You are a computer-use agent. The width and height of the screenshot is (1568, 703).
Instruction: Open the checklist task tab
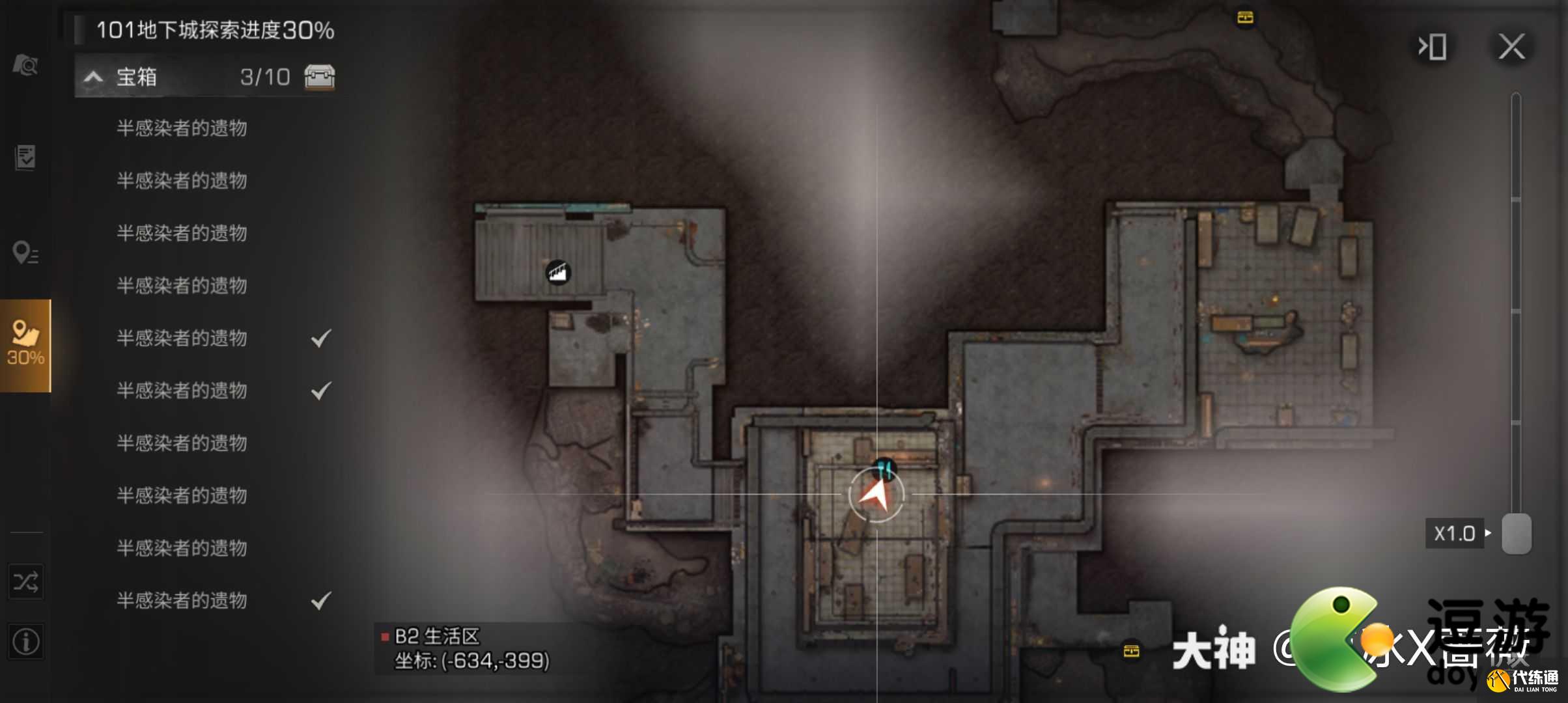click(25, 157)
